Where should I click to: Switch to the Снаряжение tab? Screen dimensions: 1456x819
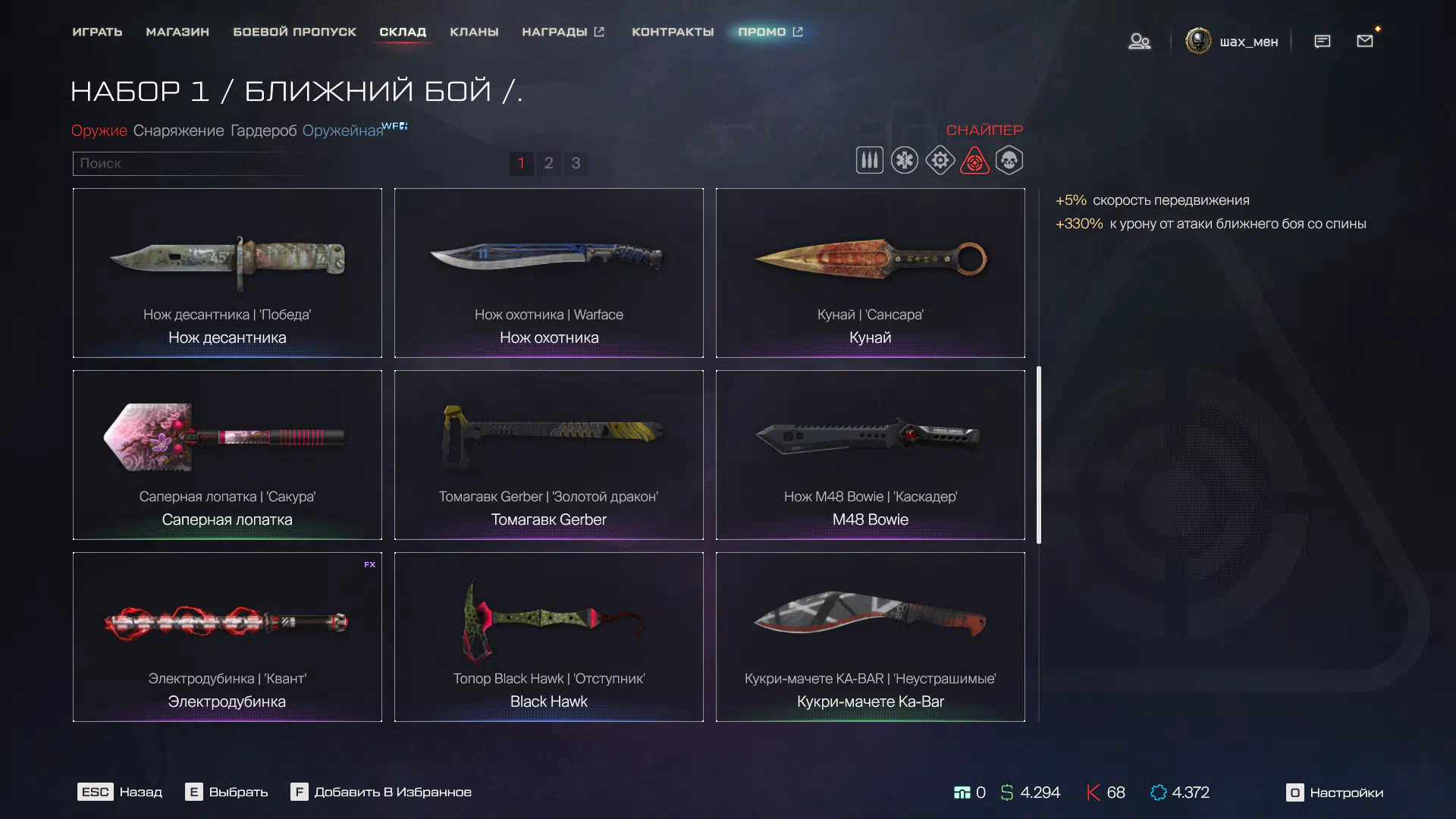[x=178, y=130]
